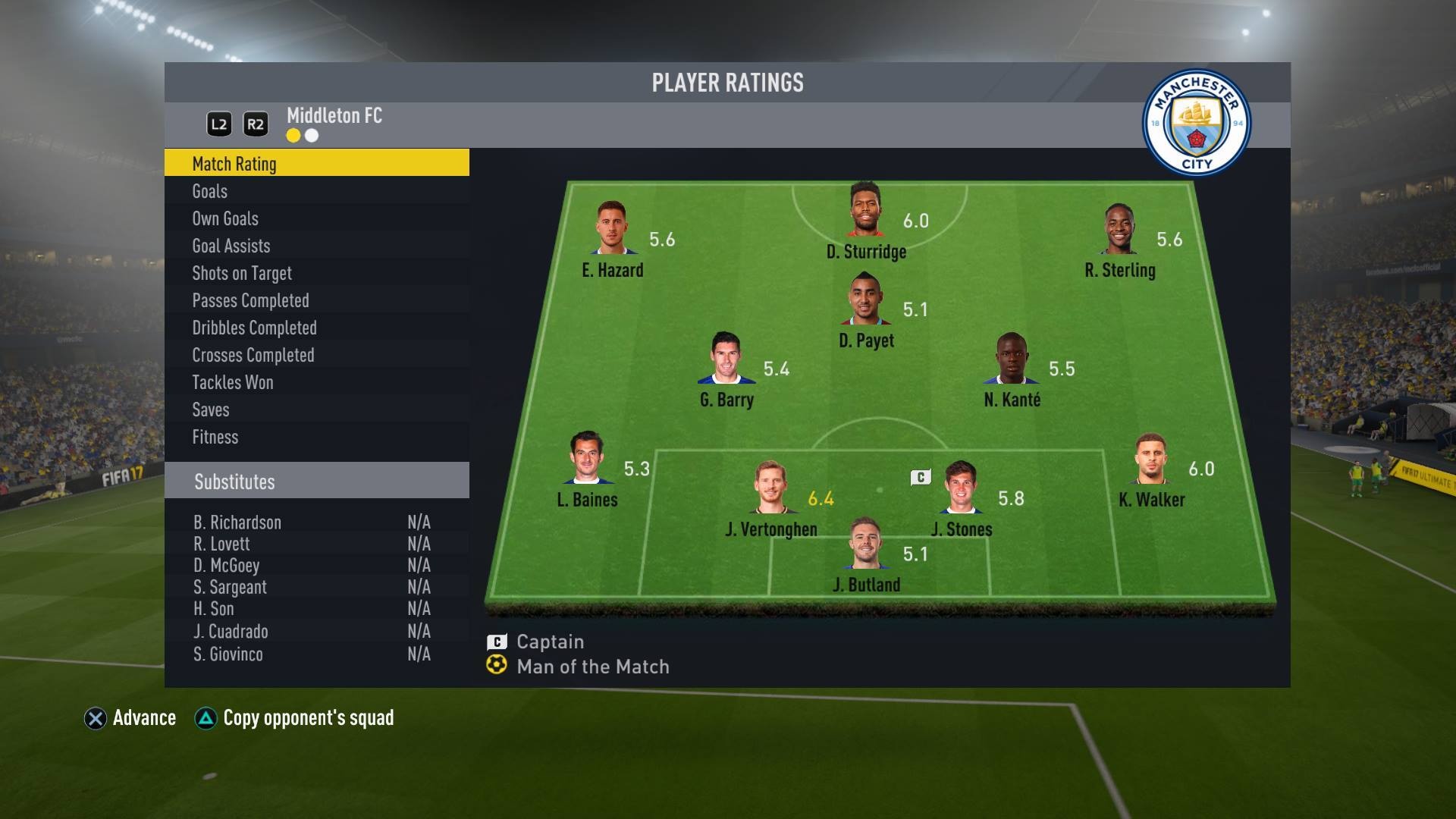The height and width of the screenshot is (819, 1456).
Task: Choose J. Vertonghen on the formation
Action: (x=770, y=488)
